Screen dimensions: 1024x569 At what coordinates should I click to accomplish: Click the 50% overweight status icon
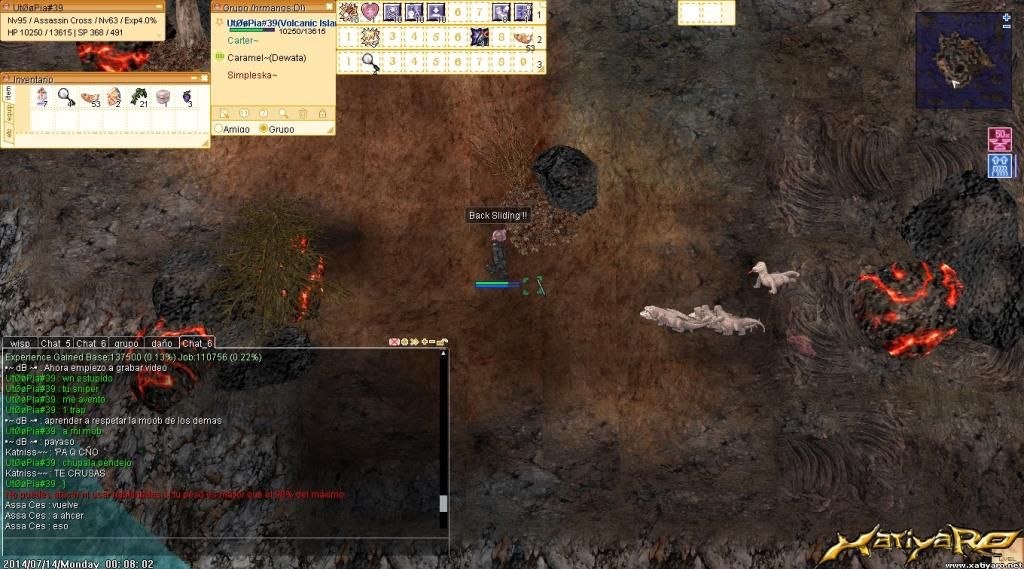click(x=999, y=138)
